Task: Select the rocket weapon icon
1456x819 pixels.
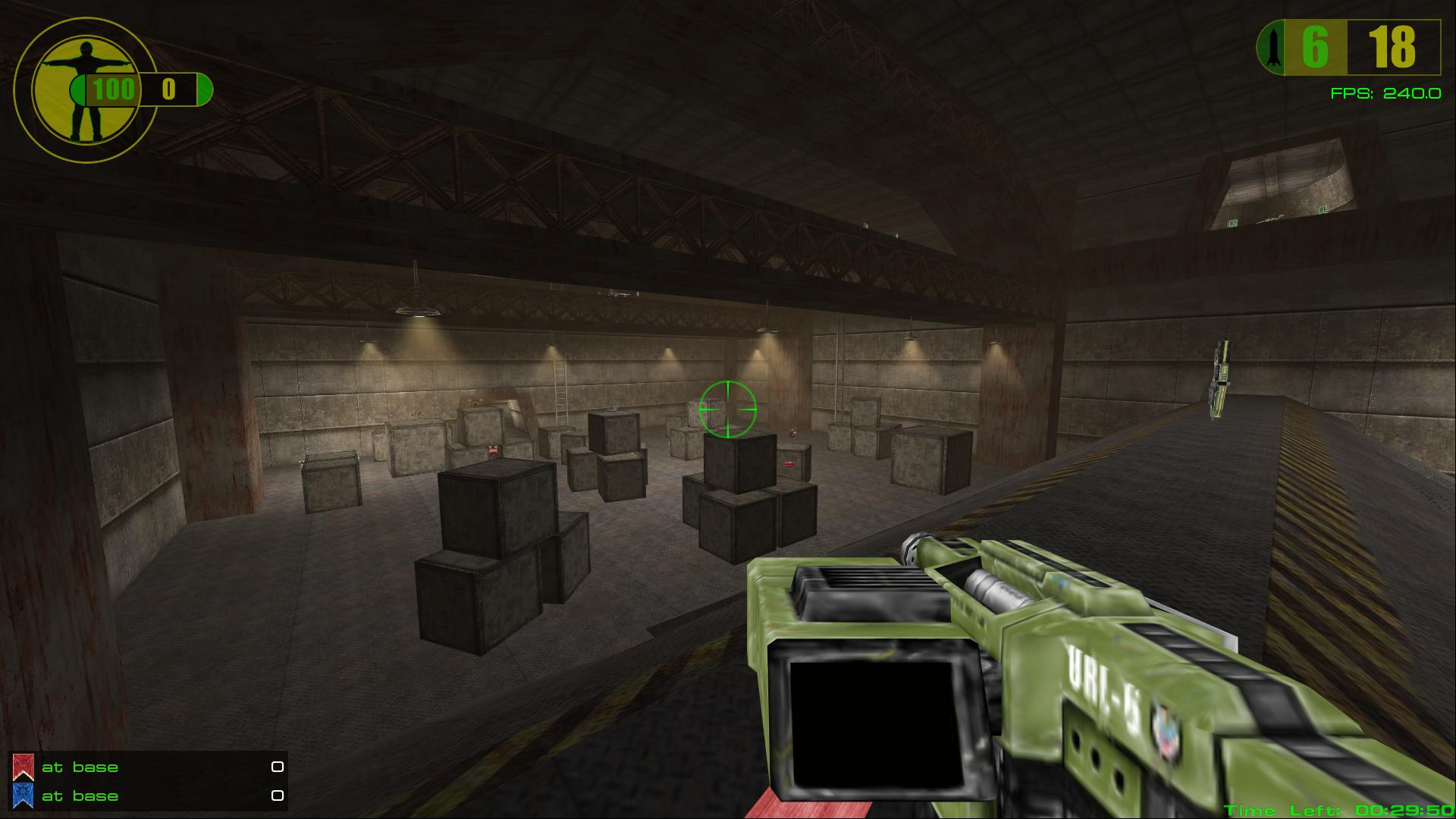Action: coord(1274,48)
